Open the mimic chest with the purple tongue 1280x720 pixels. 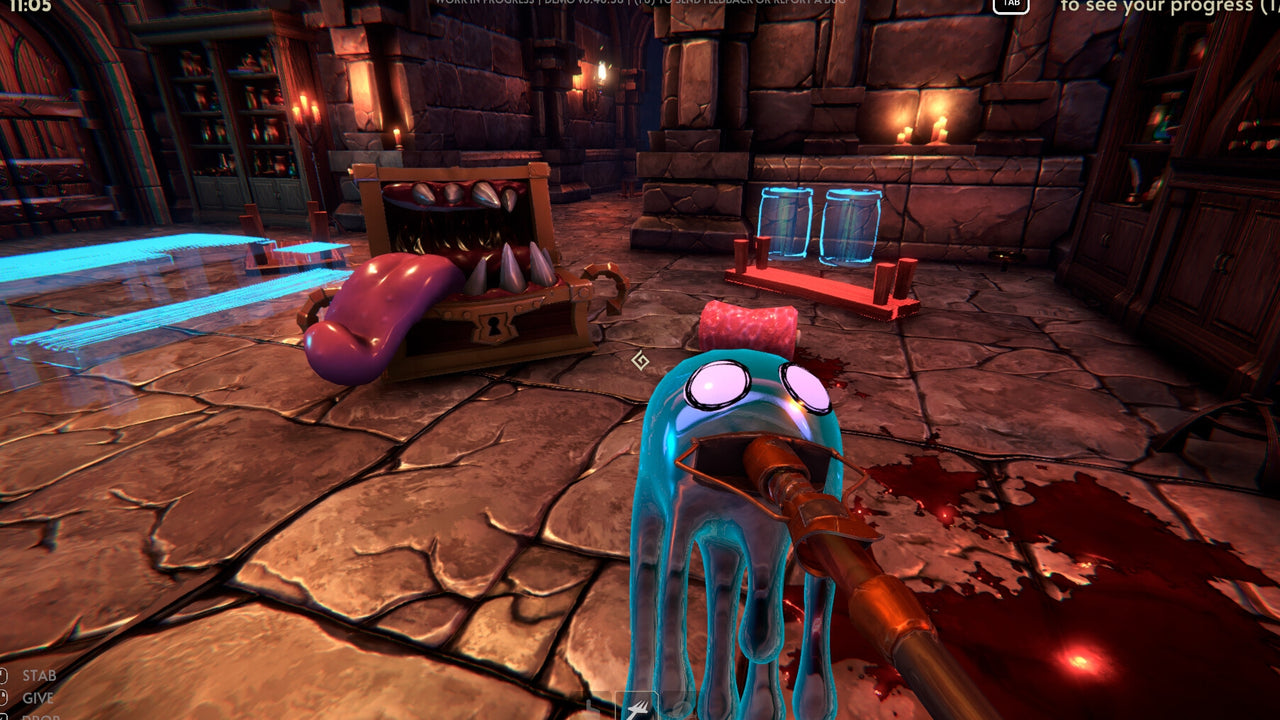pyautogui.click(x=460, y=250)
